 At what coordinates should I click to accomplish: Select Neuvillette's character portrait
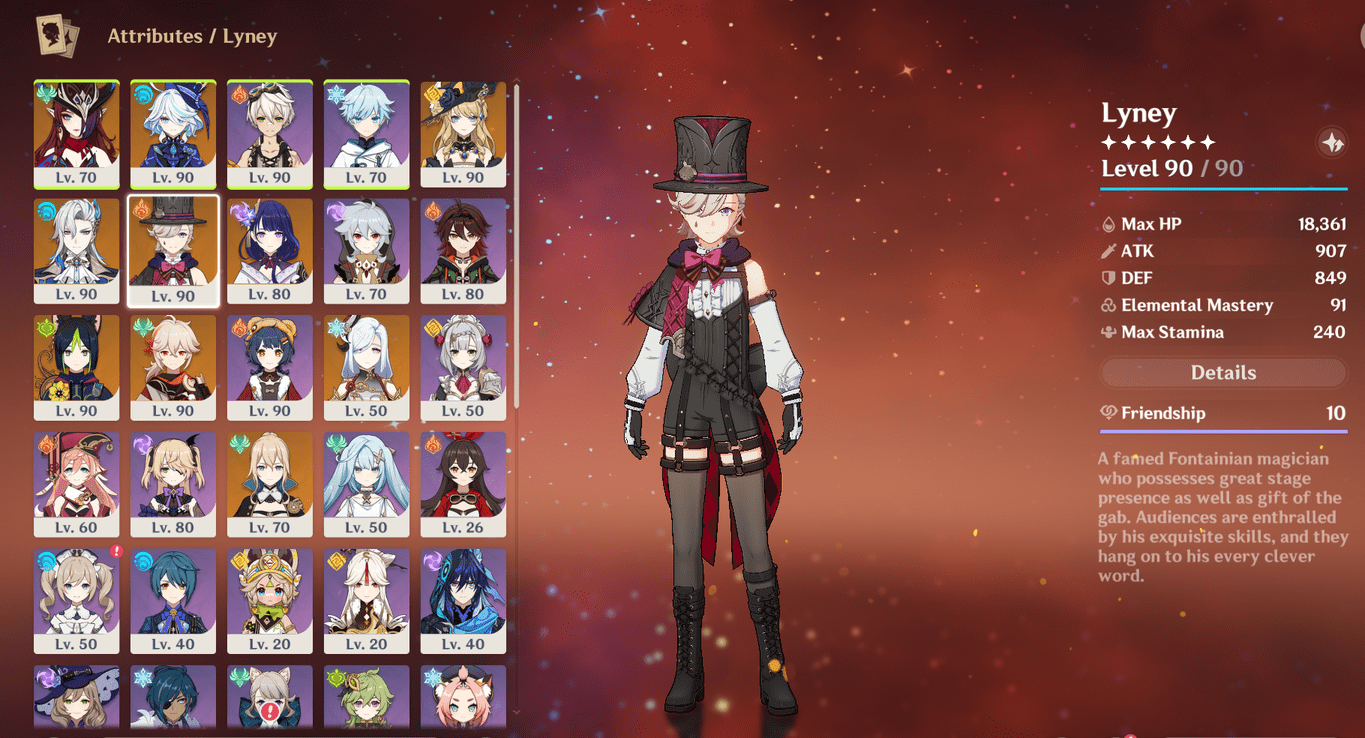pyautogui.click(x=76, y=249)
